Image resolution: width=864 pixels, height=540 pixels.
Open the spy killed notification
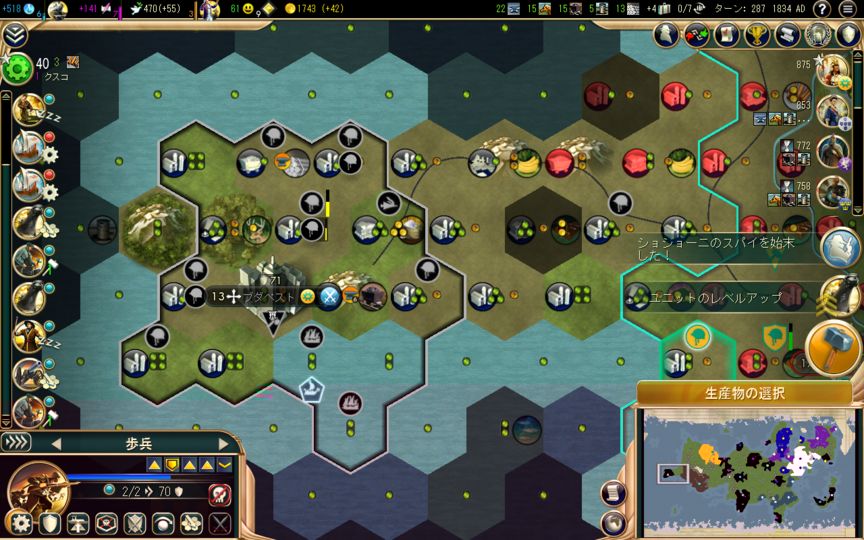(x=840, y=246)
